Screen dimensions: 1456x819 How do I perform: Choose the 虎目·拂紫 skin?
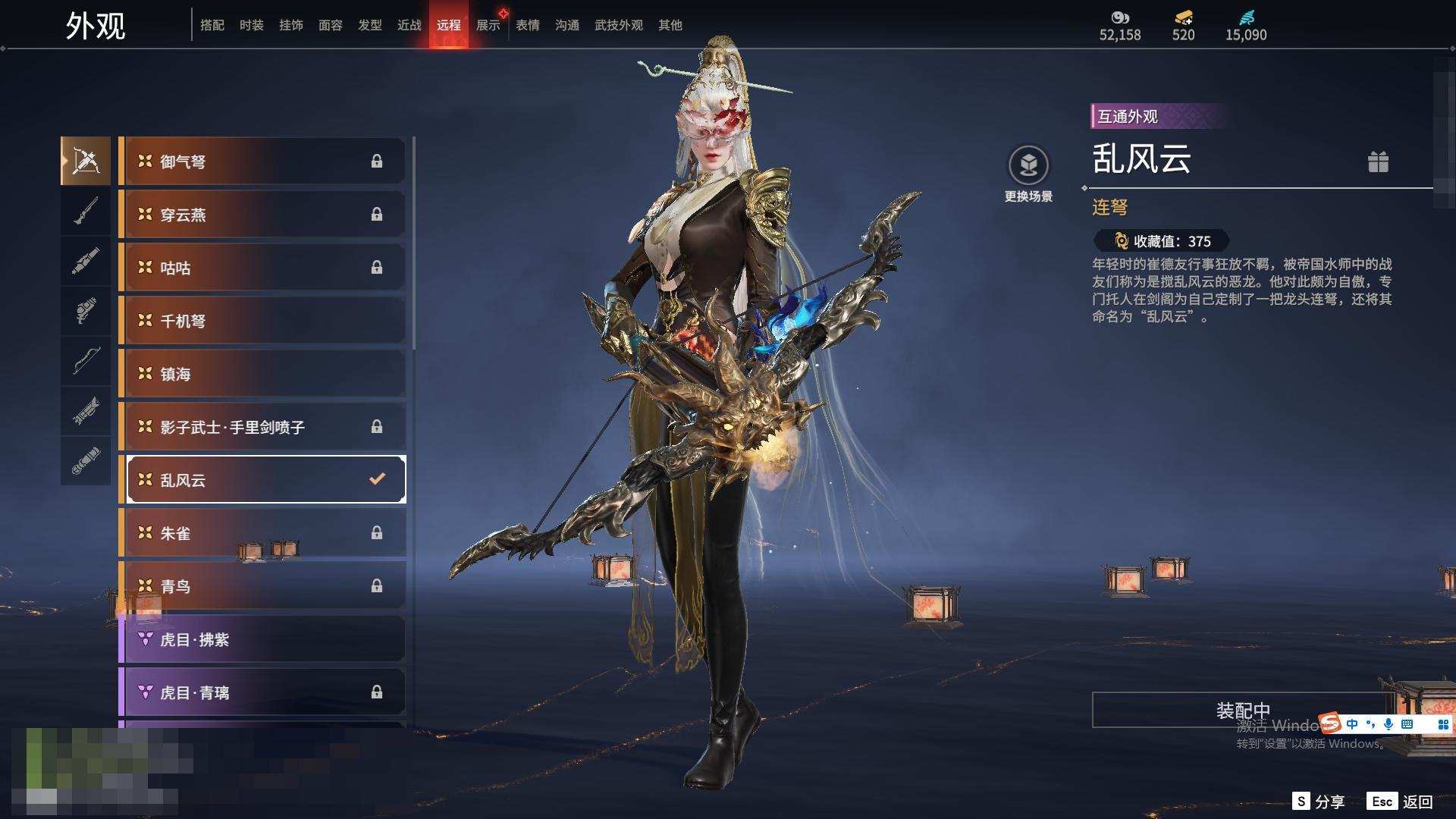[x=262, y=639]
